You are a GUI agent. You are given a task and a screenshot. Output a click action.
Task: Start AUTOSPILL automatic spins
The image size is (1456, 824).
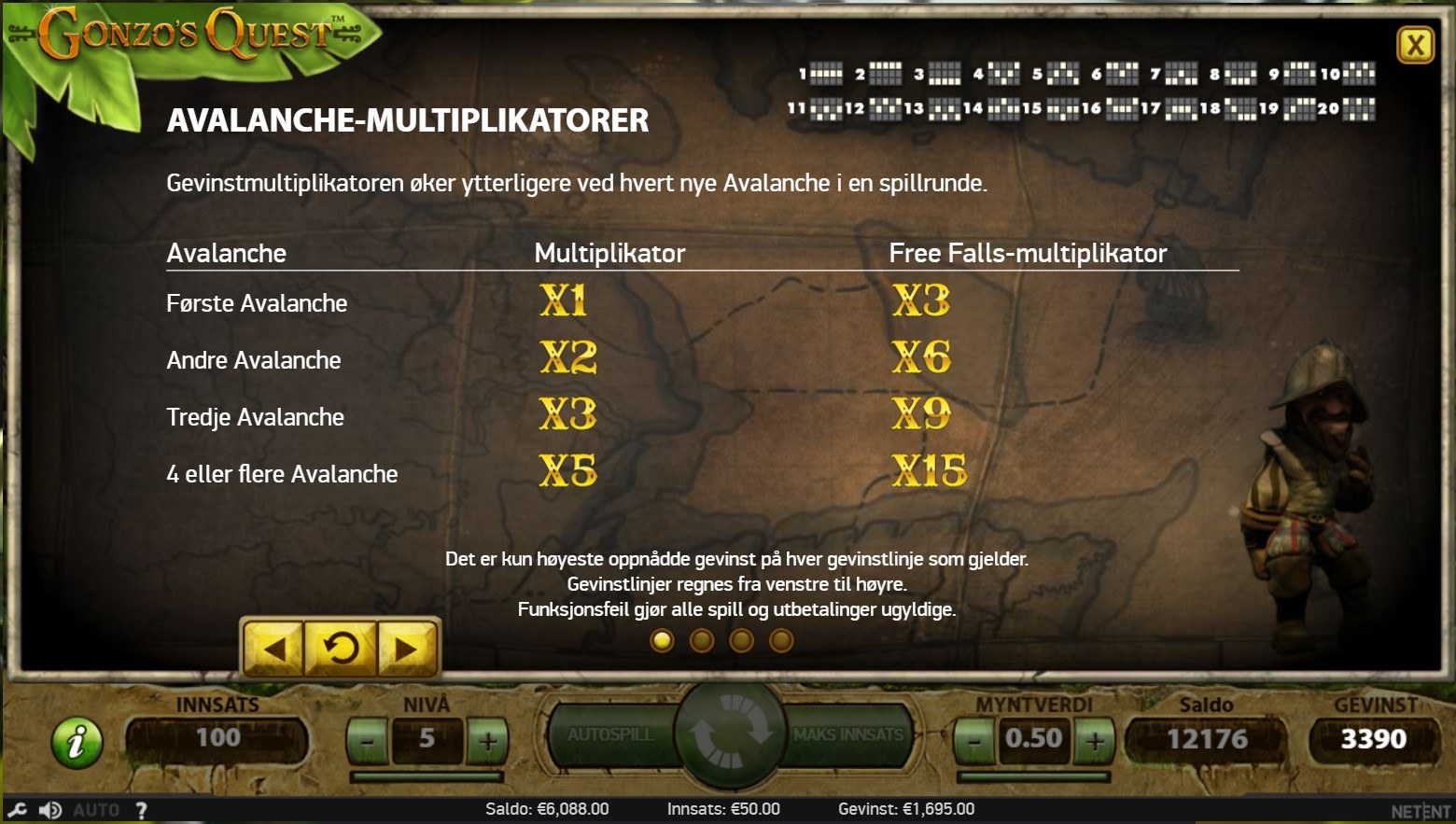[x=613, y=734]
